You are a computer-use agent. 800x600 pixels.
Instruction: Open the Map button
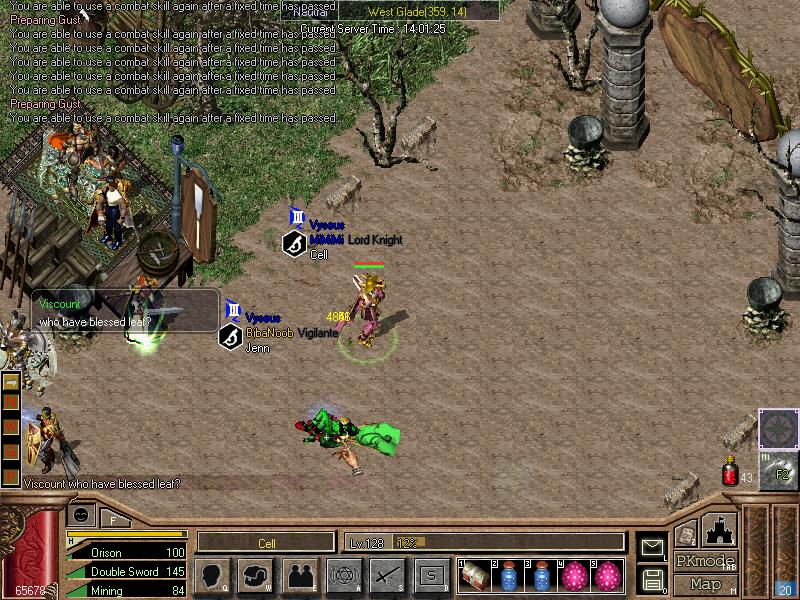tap(705, 584)
